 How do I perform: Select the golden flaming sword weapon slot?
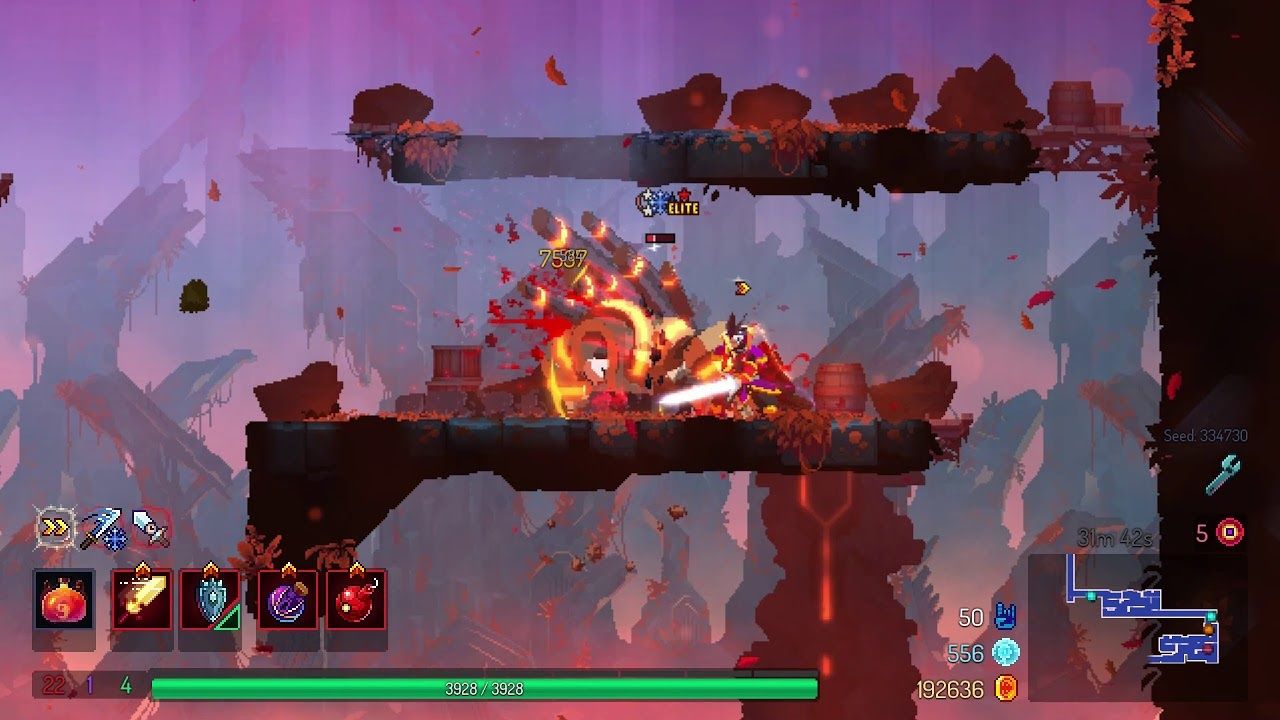pyautogui.click(x=141, y=600)
